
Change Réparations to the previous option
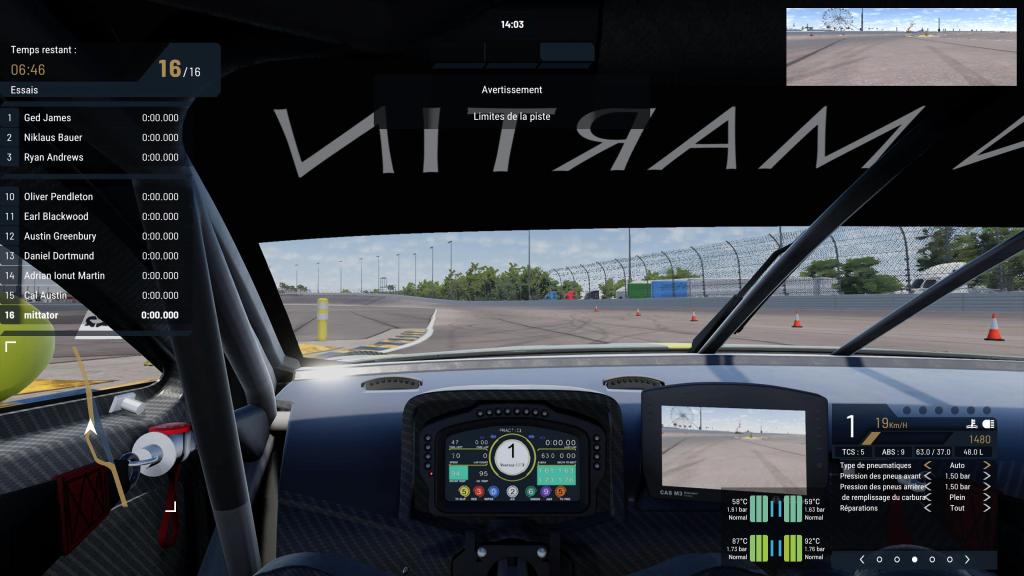tap(927, 508)
